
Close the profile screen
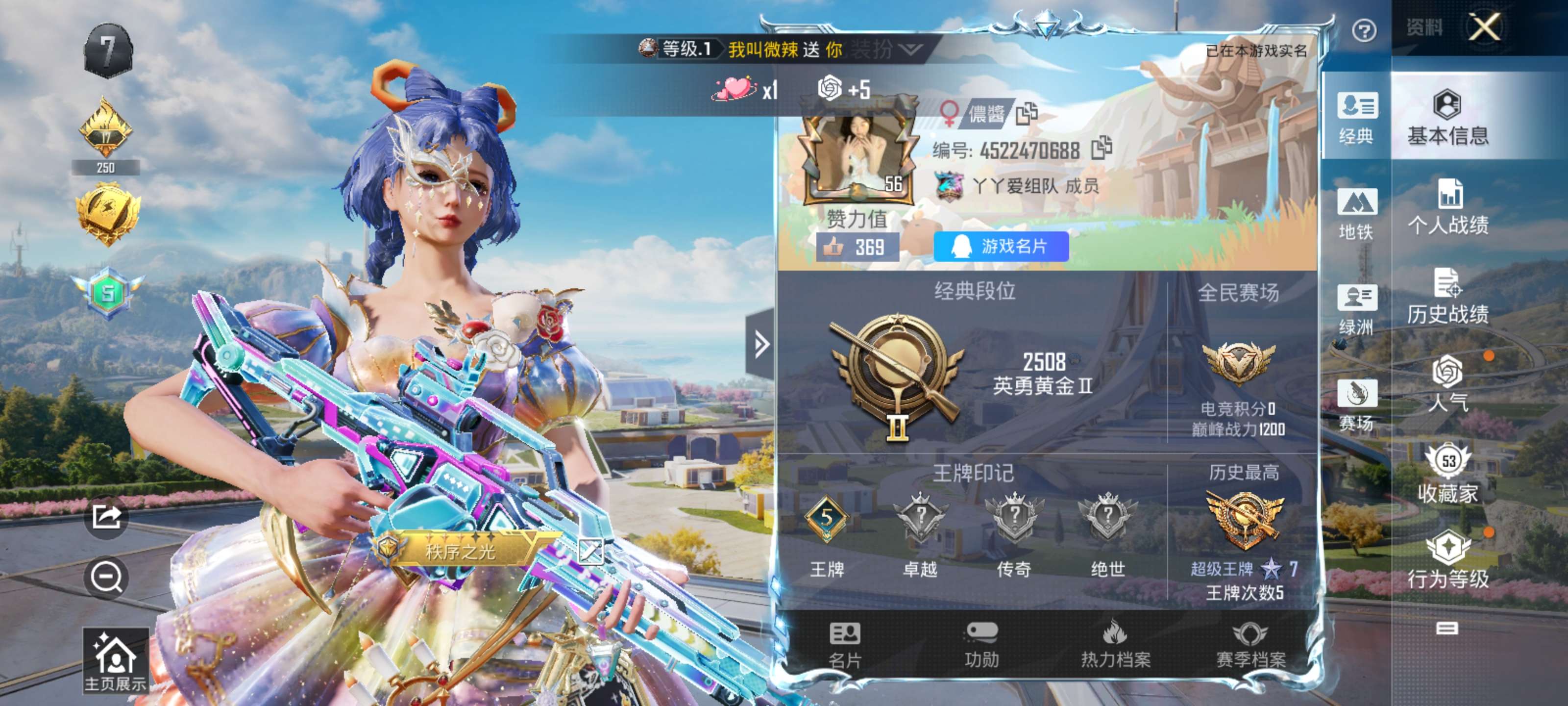click(1484, 27)
